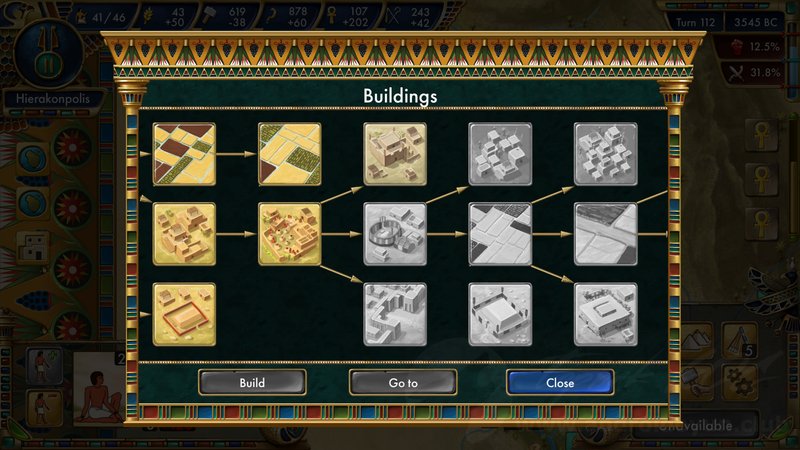Pick the red-fenced enclosure building tile
Image resolution: width=800 pixels, height=450 pixels.
(x=184, y=314)
